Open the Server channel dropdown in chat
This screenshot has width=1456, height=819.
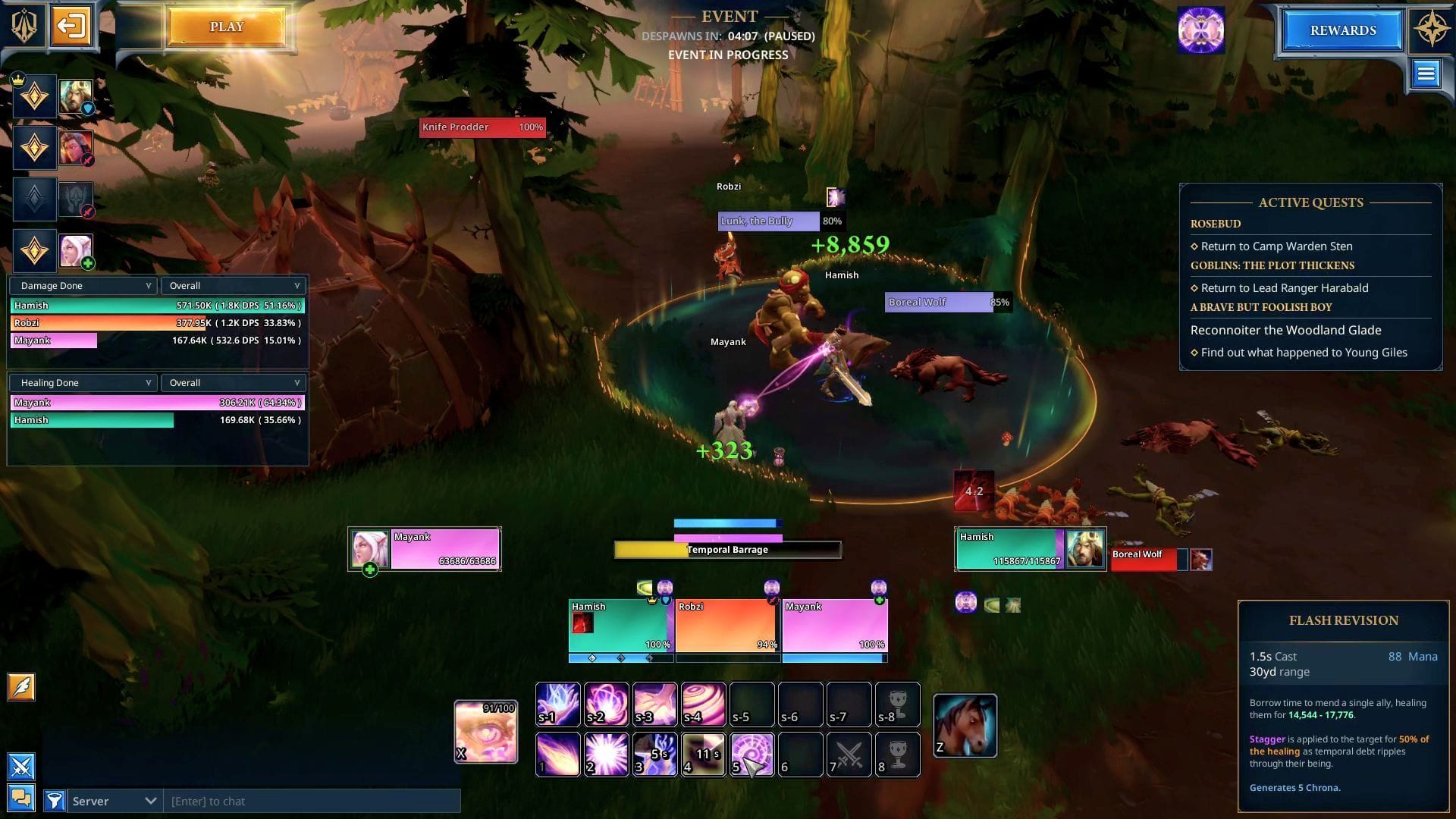pos(114,801)
